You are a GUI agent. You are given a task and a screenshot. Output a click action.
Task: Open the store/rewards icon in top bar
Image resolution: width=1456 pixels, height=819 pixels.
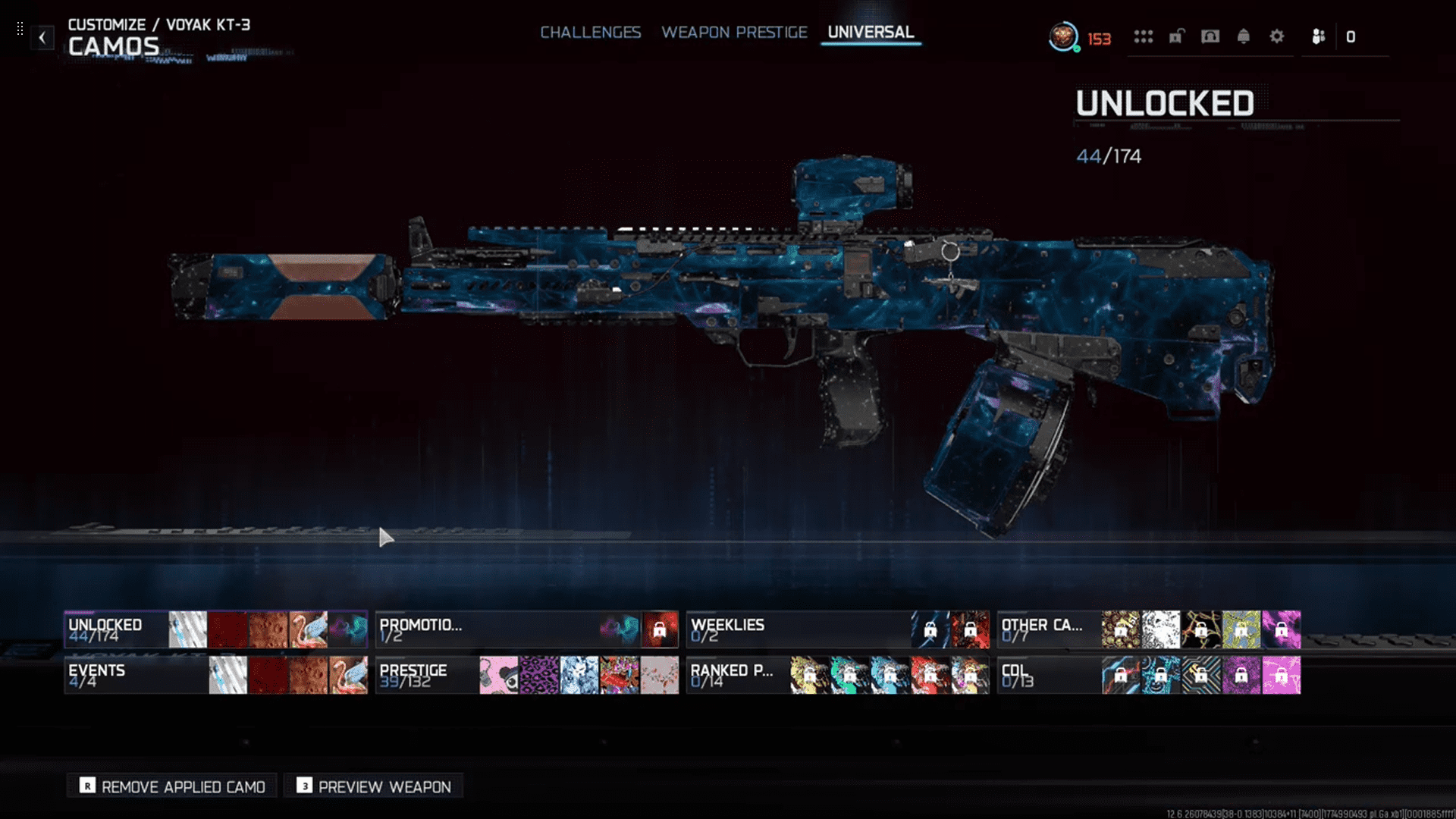pos(1210,36)
